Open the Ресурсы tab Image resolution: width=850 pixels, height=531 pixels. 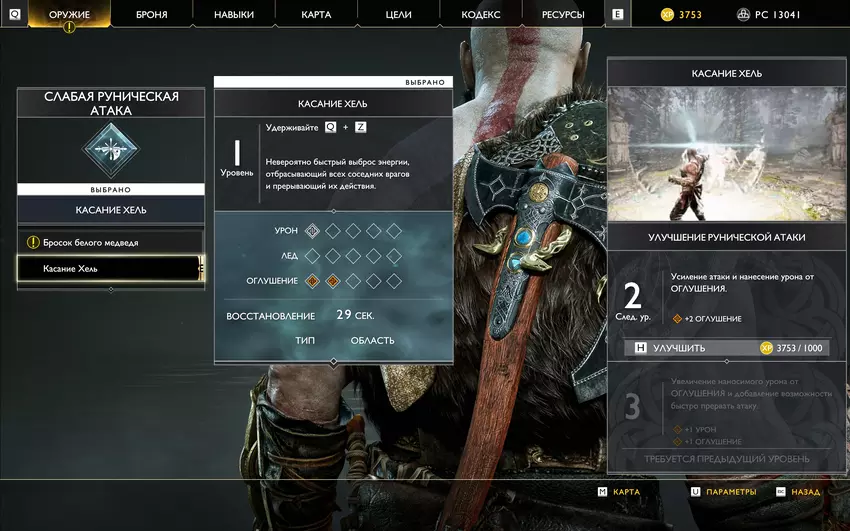point(564,15)
